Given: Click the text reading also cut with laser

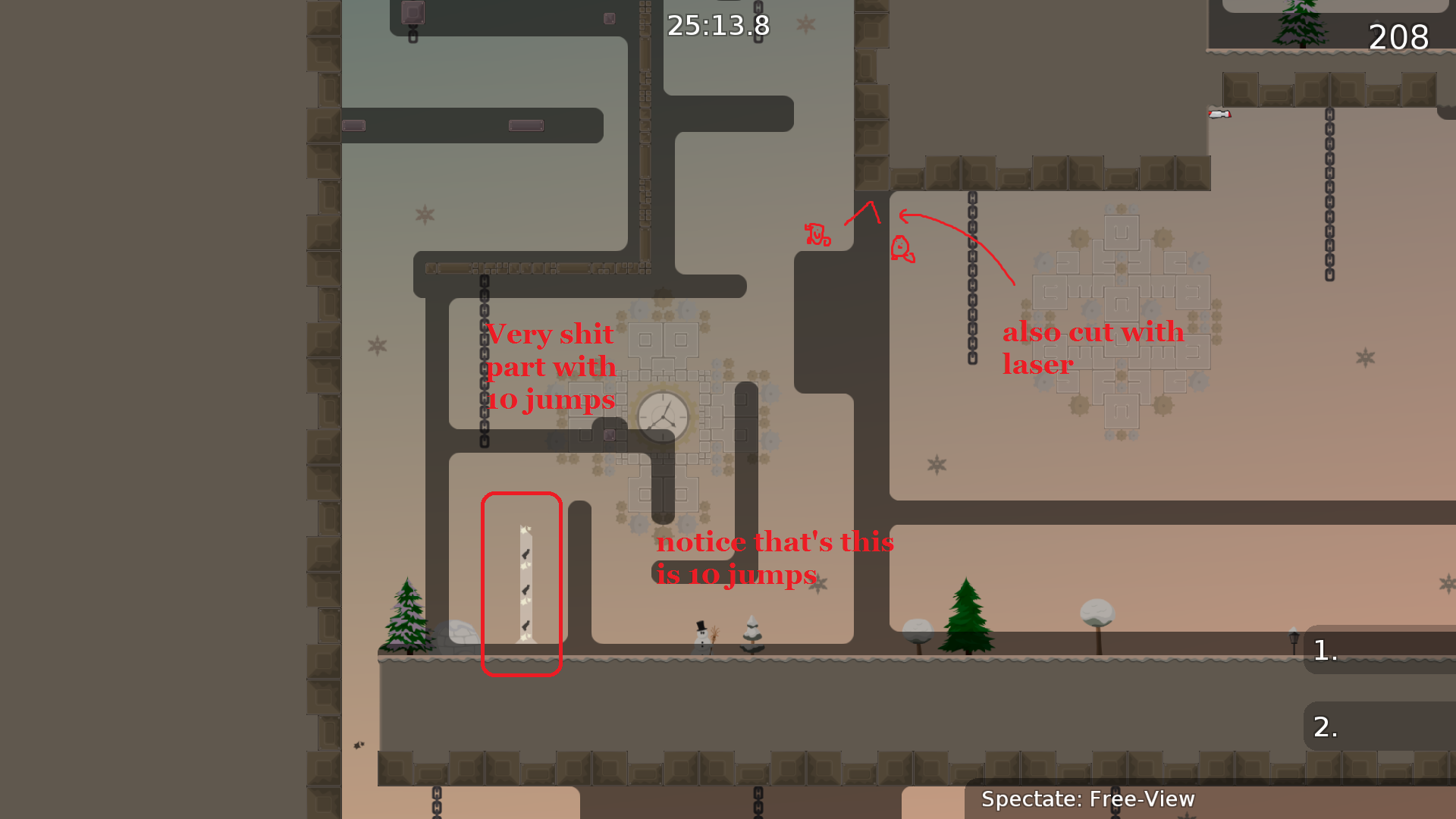Looking at the screenshot, I should click(x=1092, y=349).
